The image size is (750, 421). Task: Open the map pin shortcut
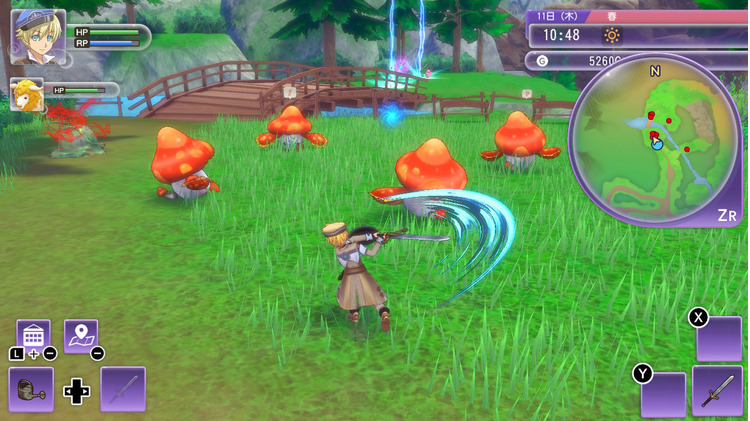81,335
